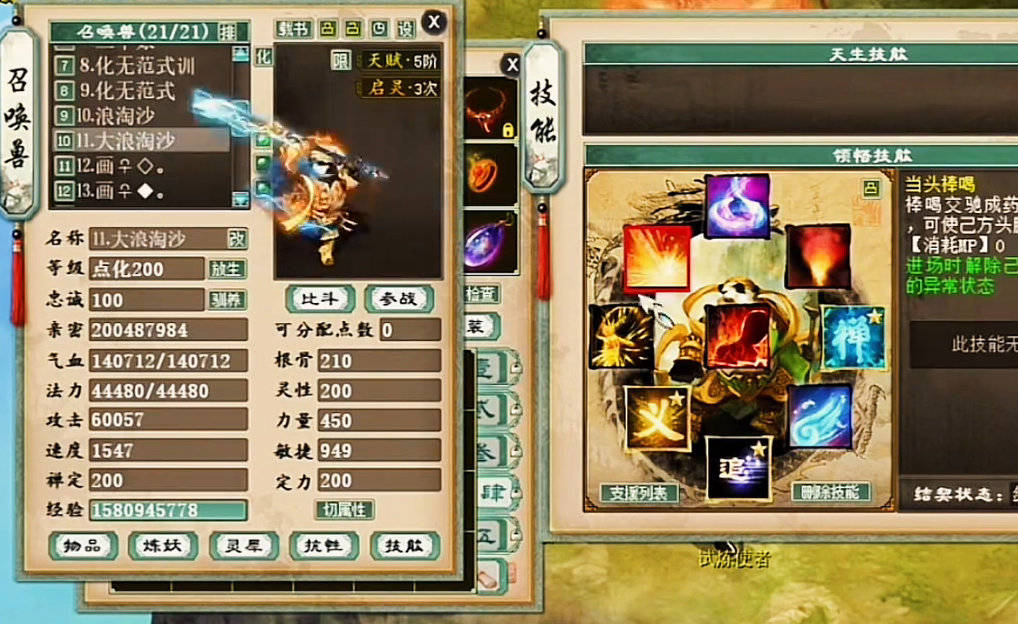This screenshot has width=1018, height=624.
Task: Click the 改 rename button
Action: pos(237,239)
